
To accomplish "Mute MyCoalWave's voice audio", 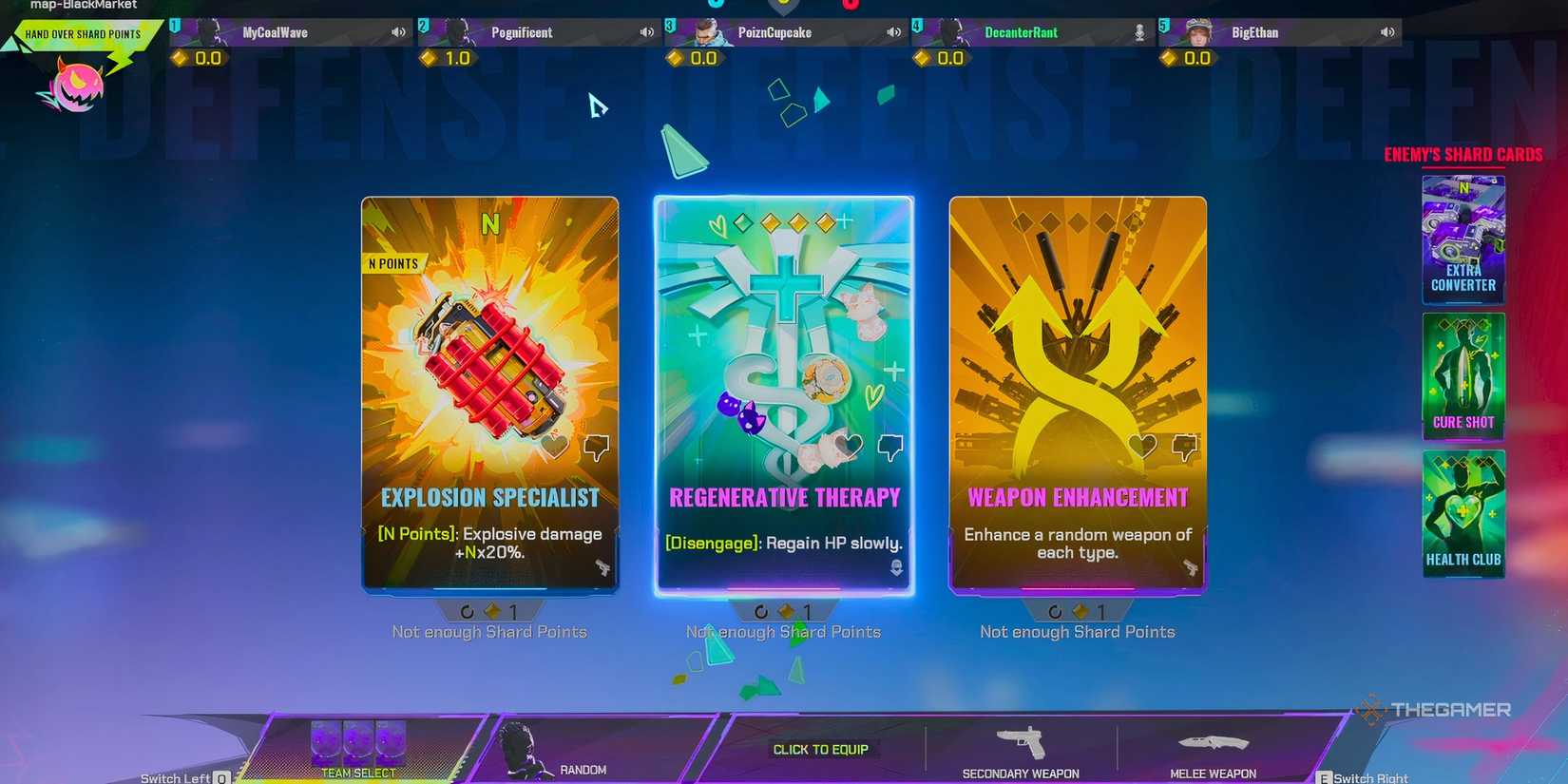I will tap(398, 31).
